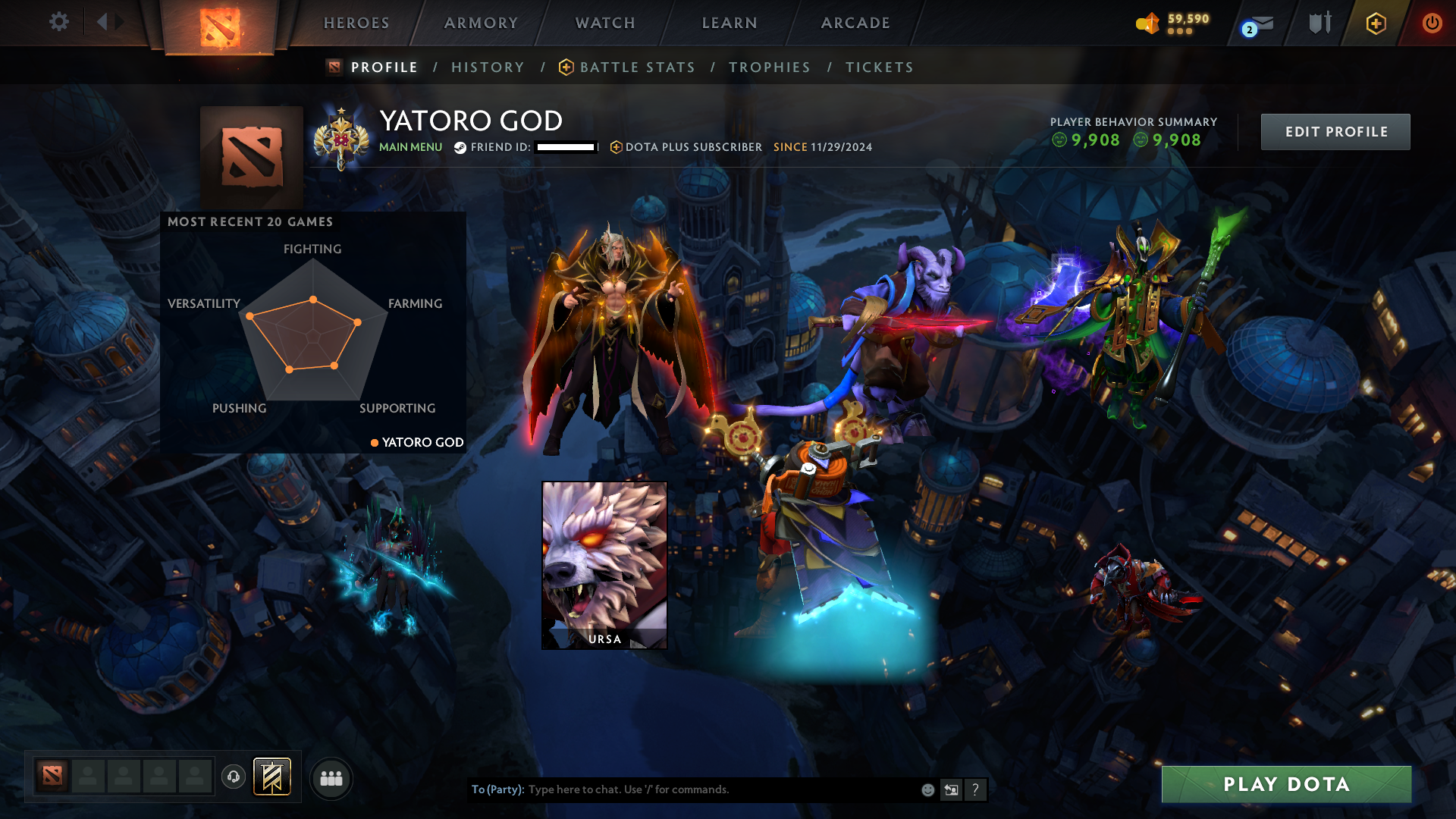Screen dimensions: 1456x819
Task: Click the EDIT PROFILE button
Action: point(1335,131)
